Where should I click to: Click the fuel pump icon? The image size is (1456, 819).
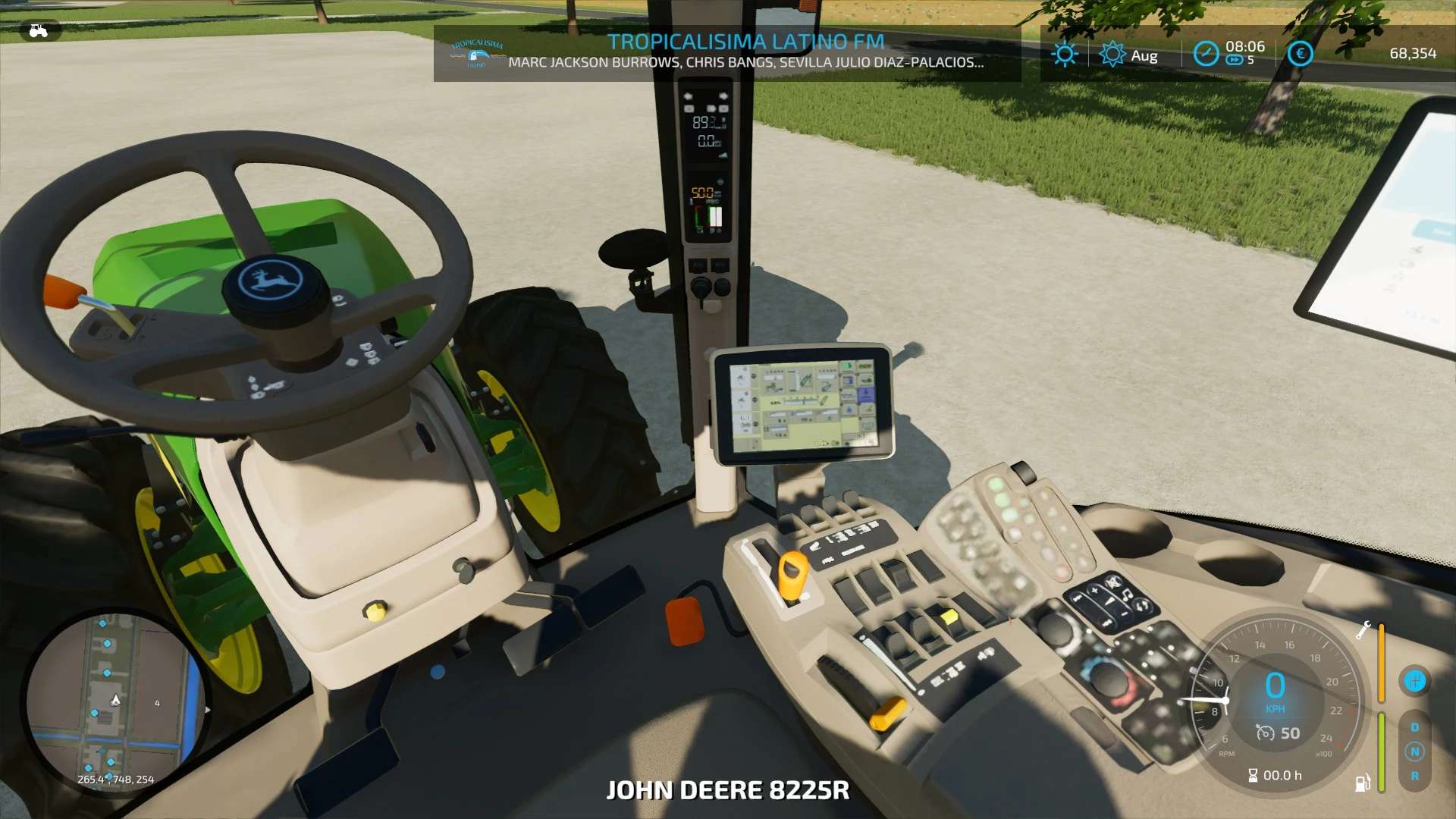tap(1362, 783)
